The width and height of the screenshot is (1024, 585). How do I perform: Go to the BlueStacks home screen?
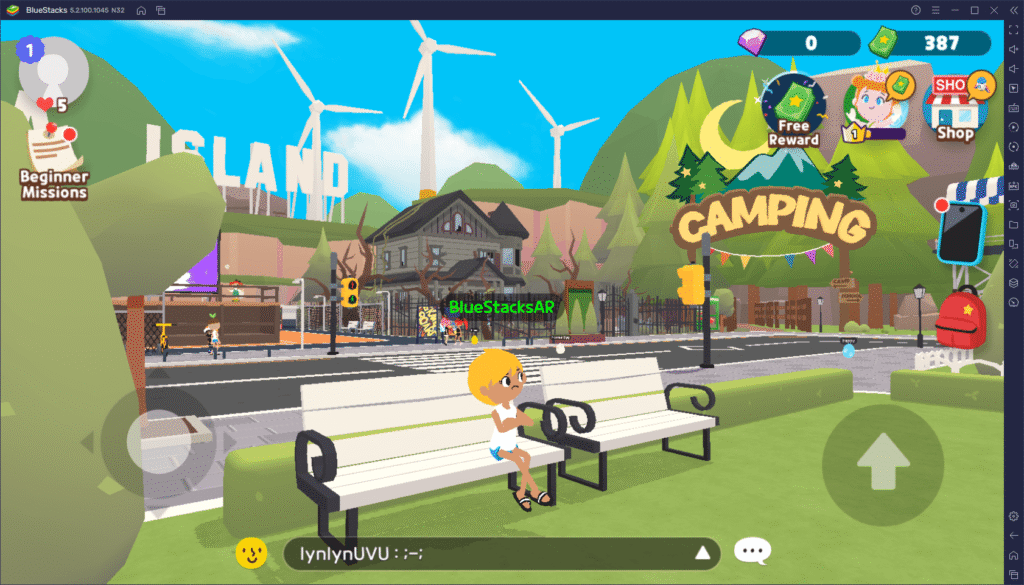pos(141,10)
